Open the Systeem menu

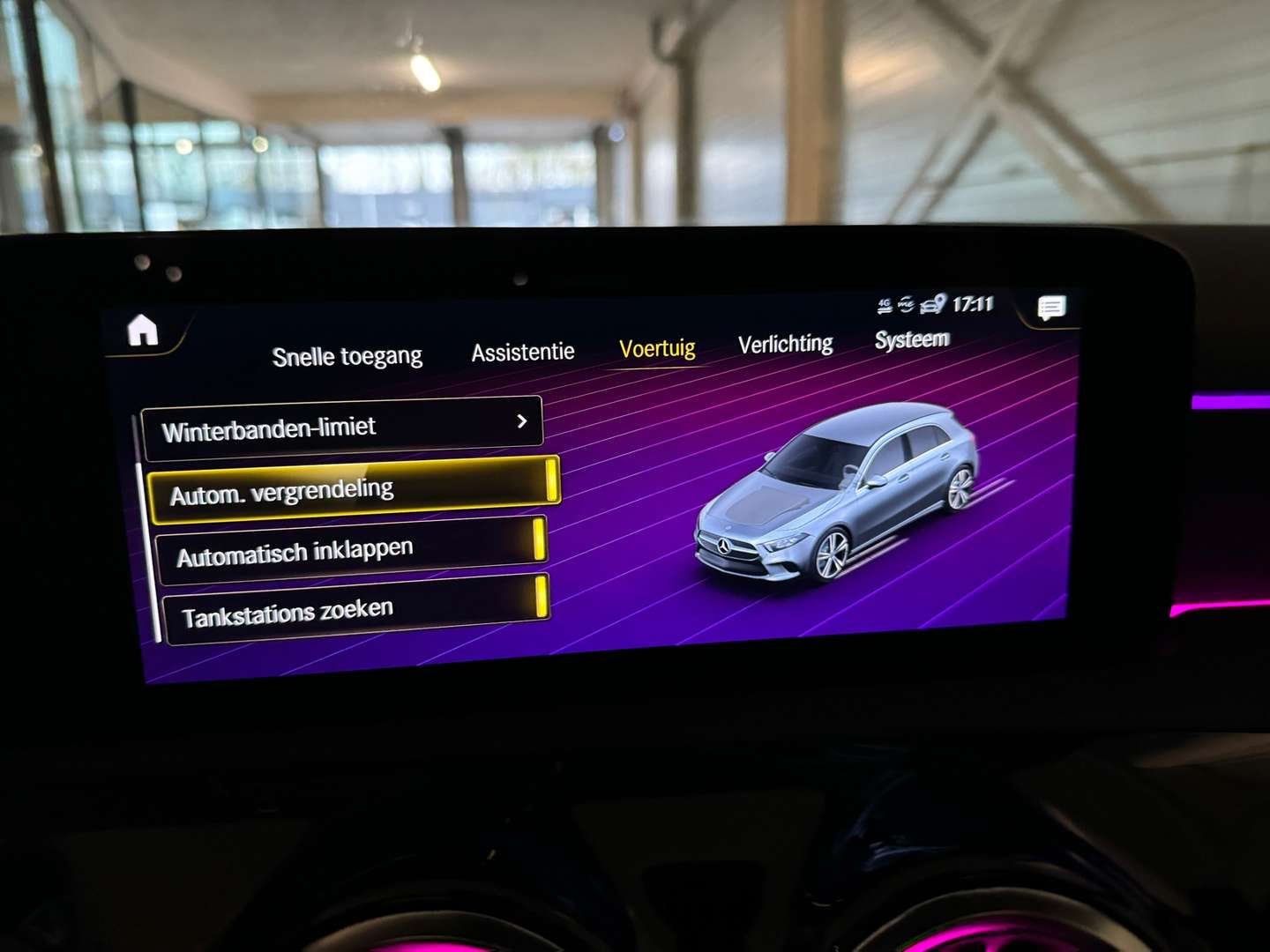click(911, 338)
